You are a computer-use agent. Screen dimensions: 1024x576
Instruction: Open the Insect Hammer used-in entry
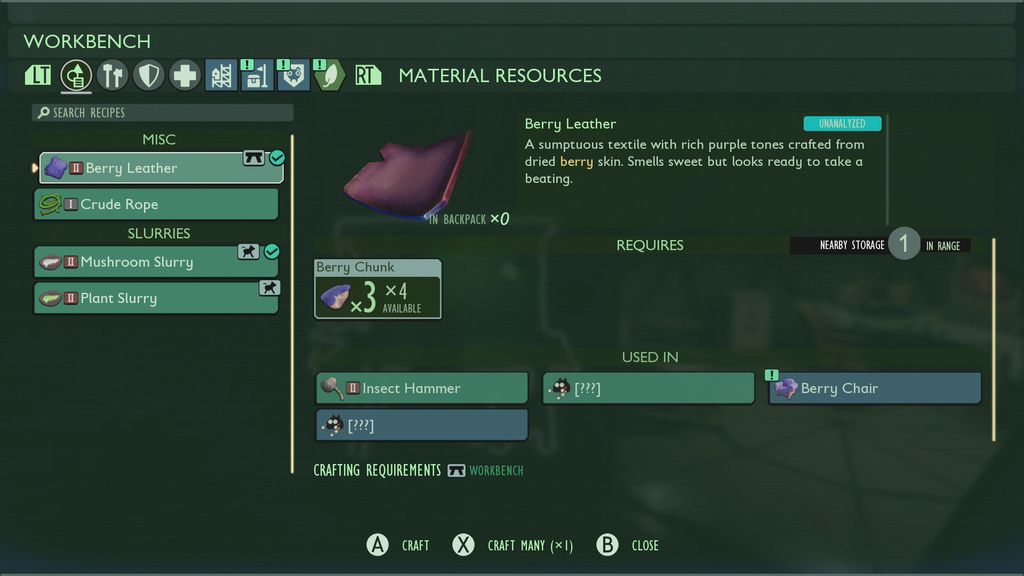coord(421,388)
